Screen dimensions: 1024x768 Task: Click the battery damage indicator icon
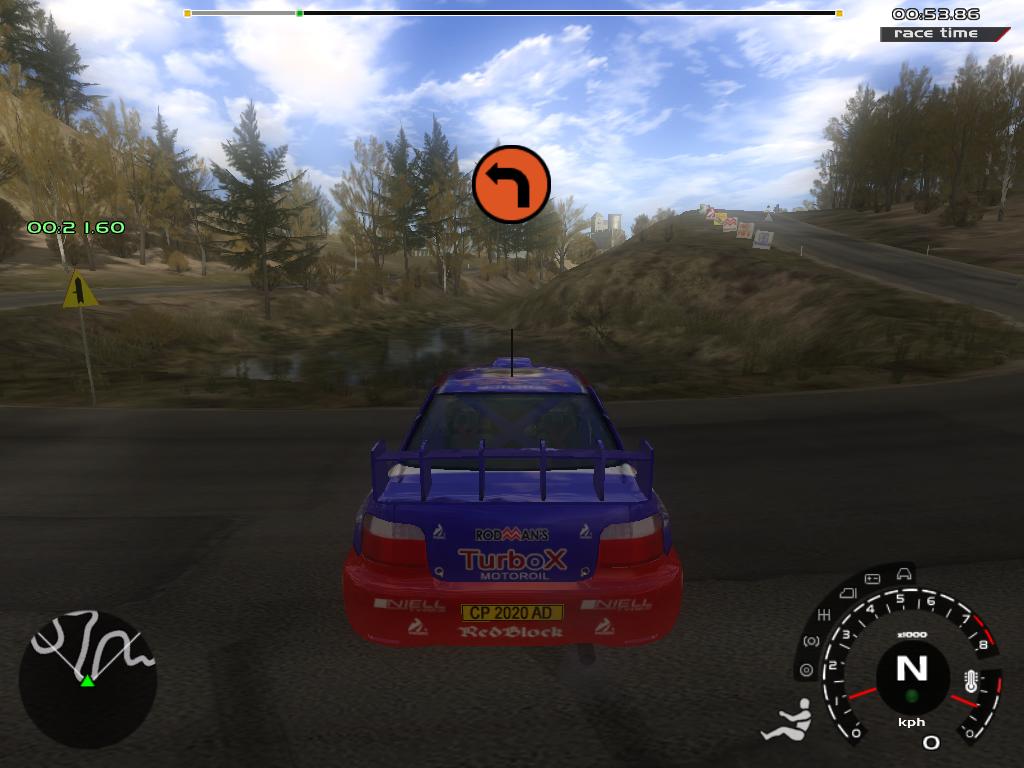pyautogui.click(x=872, y=578)
